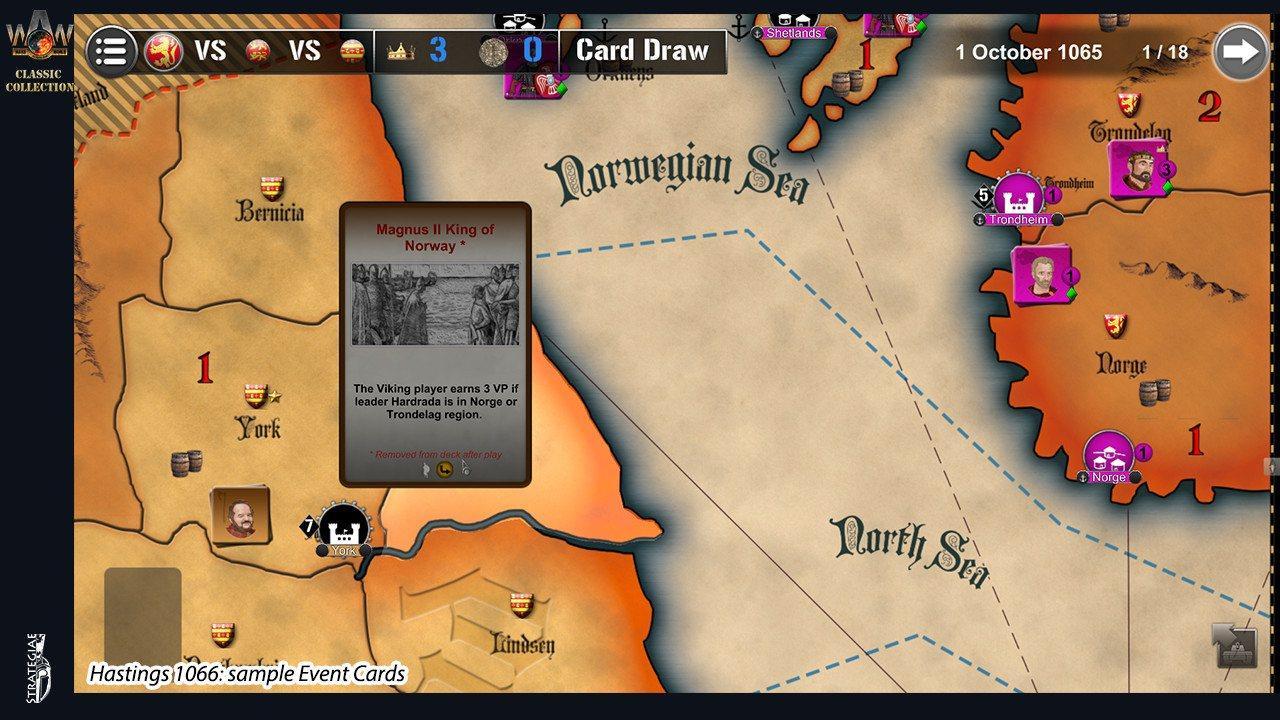The width and height of the screenshot is (1280, 720).
Task: Toggle the black dot on the Shetlands label
Action: [833, 31]
